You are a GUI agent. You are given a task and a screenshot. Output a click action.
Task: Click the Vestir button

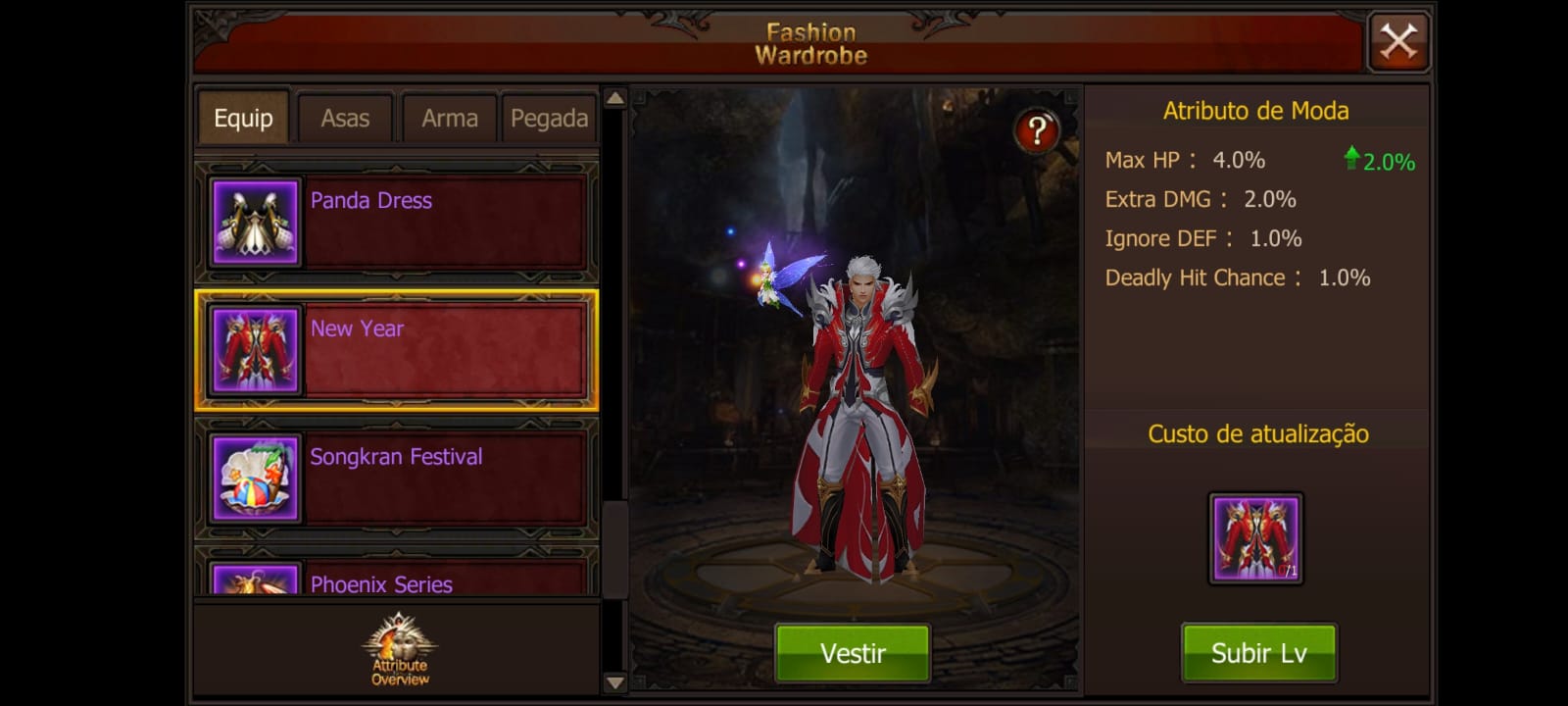(x=853, y=653)
